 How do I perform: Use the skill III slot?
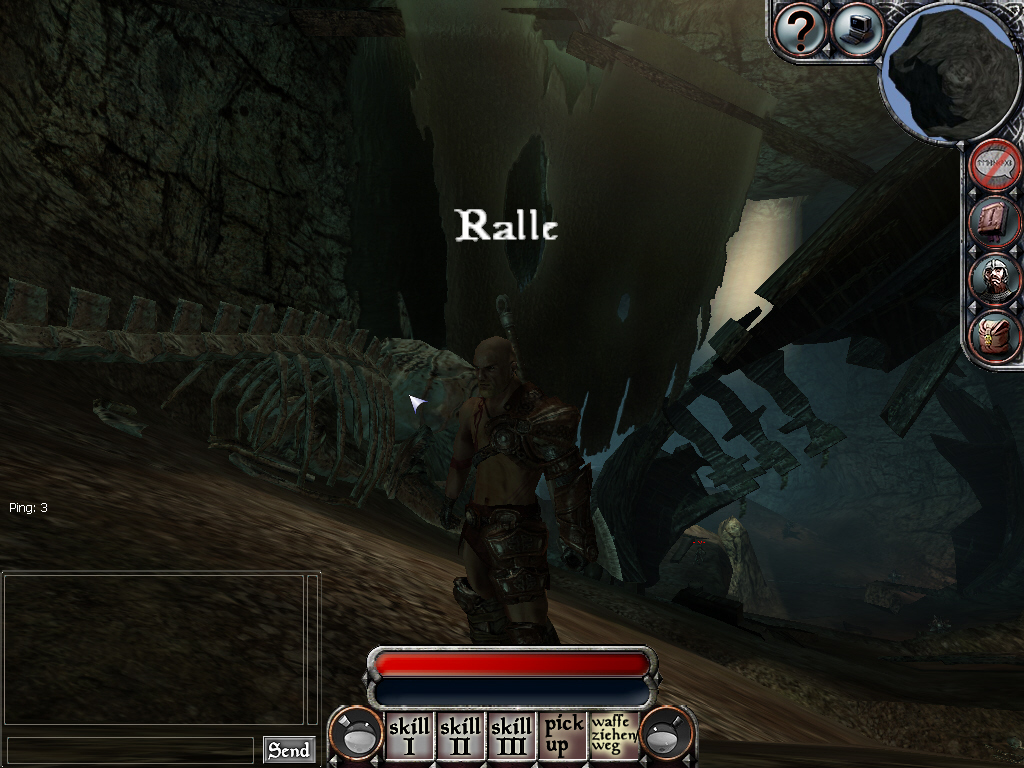(x=512, y=736)
